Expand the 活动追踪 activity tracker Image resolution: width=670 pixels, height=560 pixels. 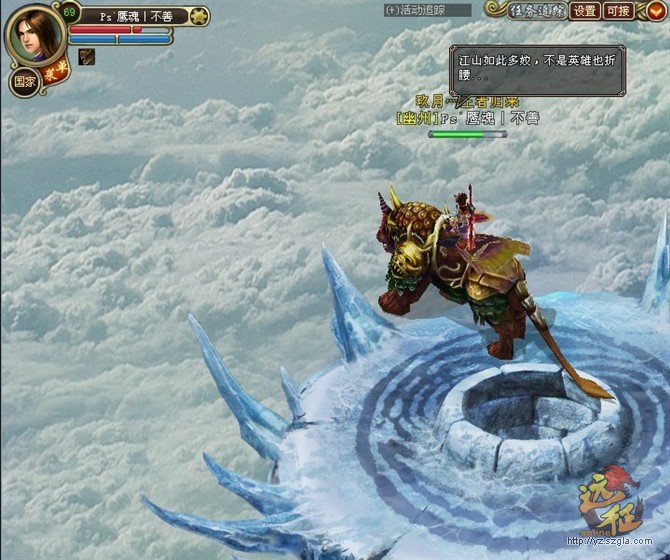coord(427,10)
